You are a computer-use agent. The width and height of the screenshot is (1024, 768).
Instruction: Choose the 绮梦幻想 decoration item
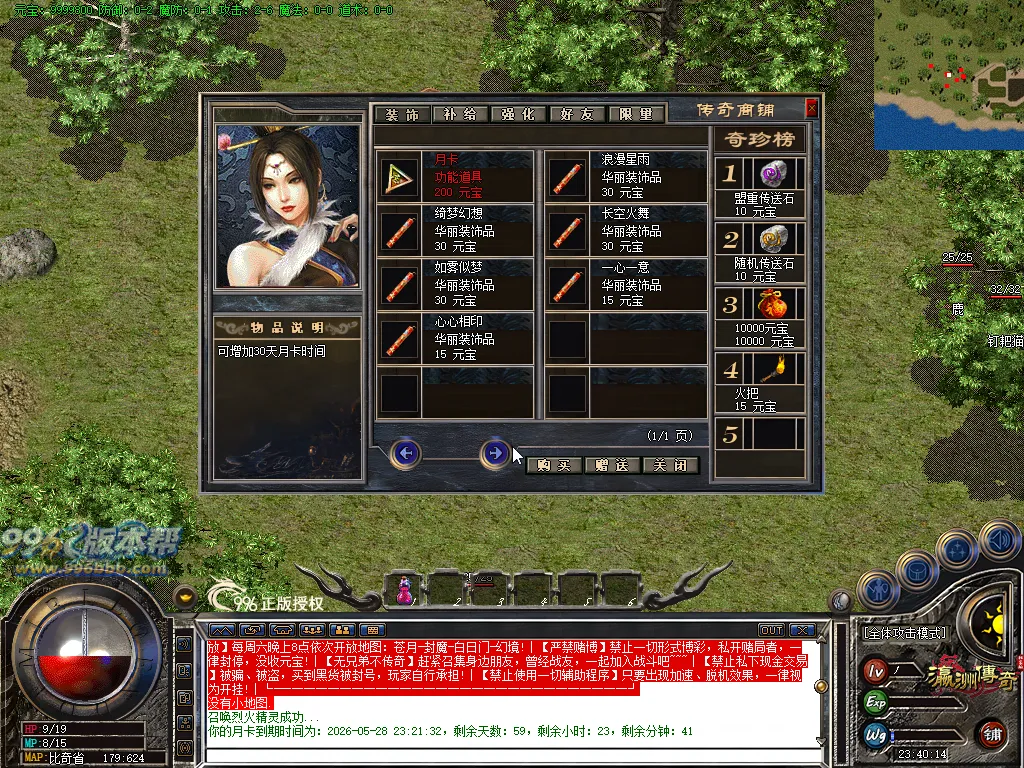(455, 231)
